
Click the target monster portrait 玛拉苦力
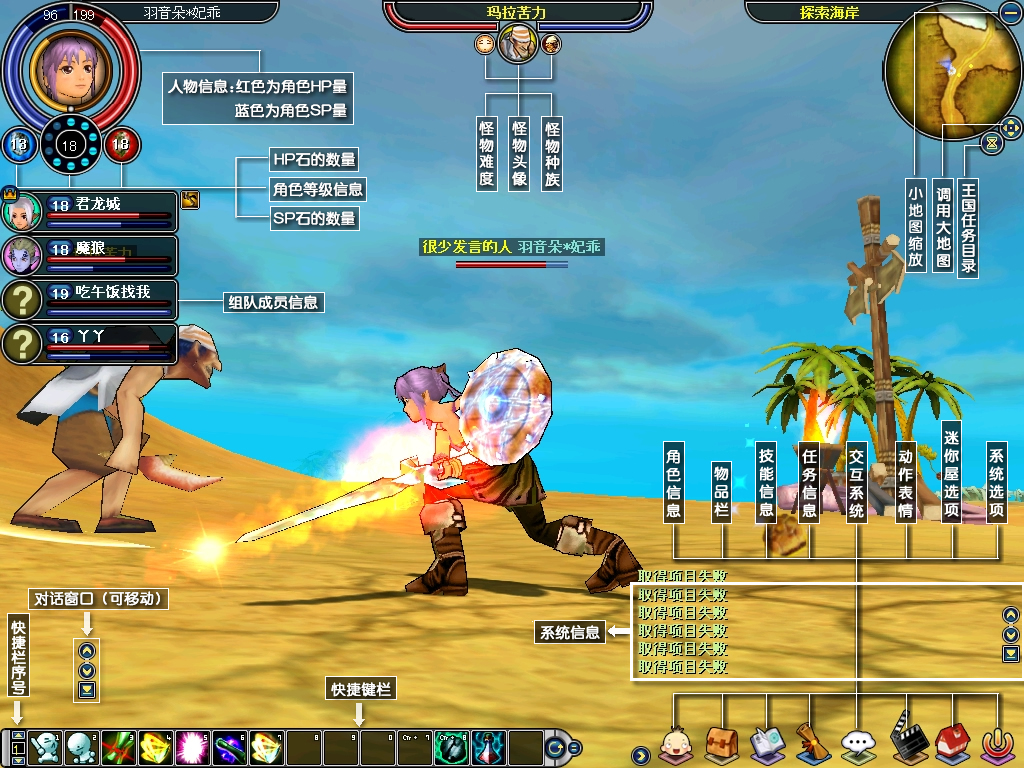517,45
